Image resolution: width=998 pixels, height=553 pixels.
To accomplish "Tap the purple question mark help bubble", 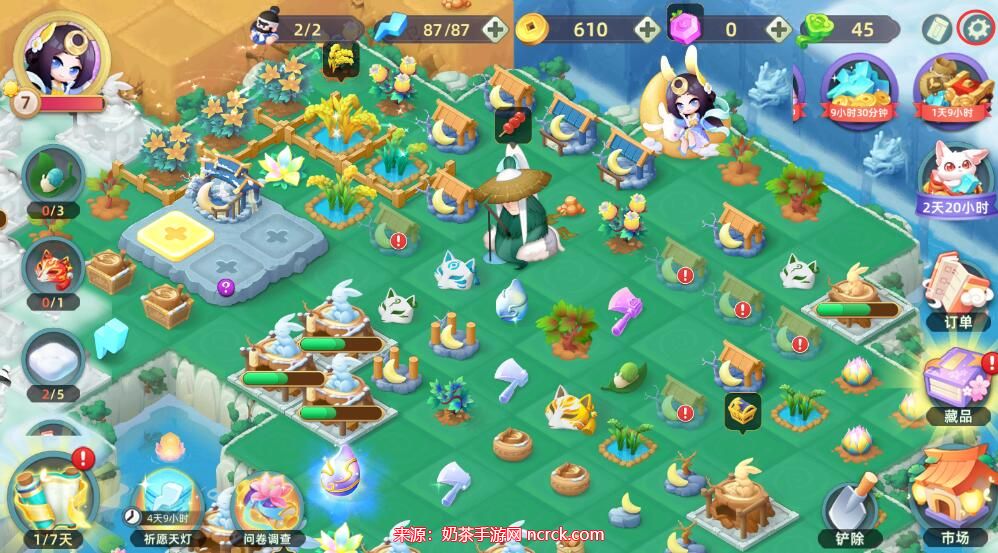I will click(x=225, y=288).
